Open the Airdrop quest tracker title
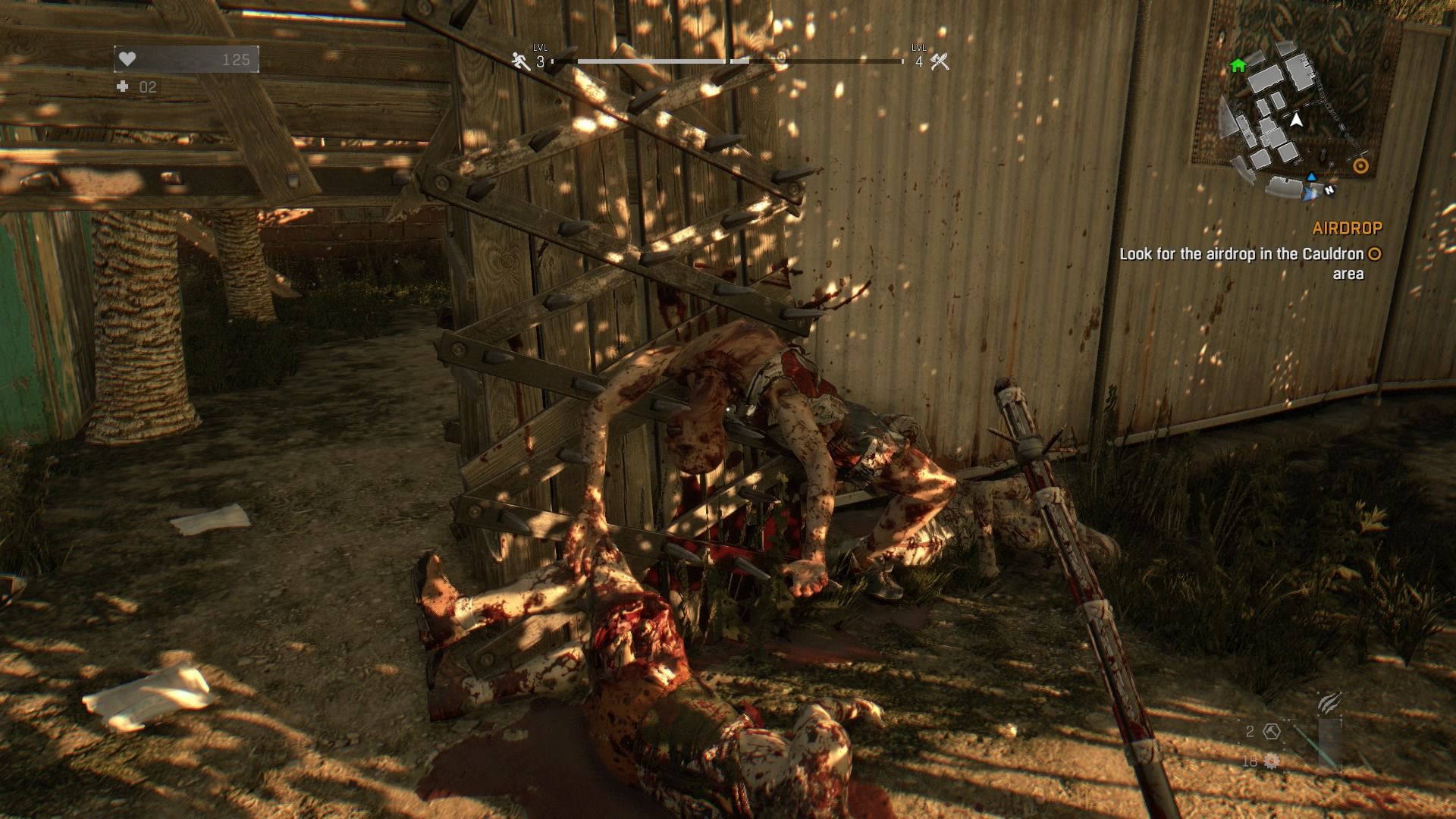Image resolution: width=1456 pixels, height=819 pixels. 1348,227
